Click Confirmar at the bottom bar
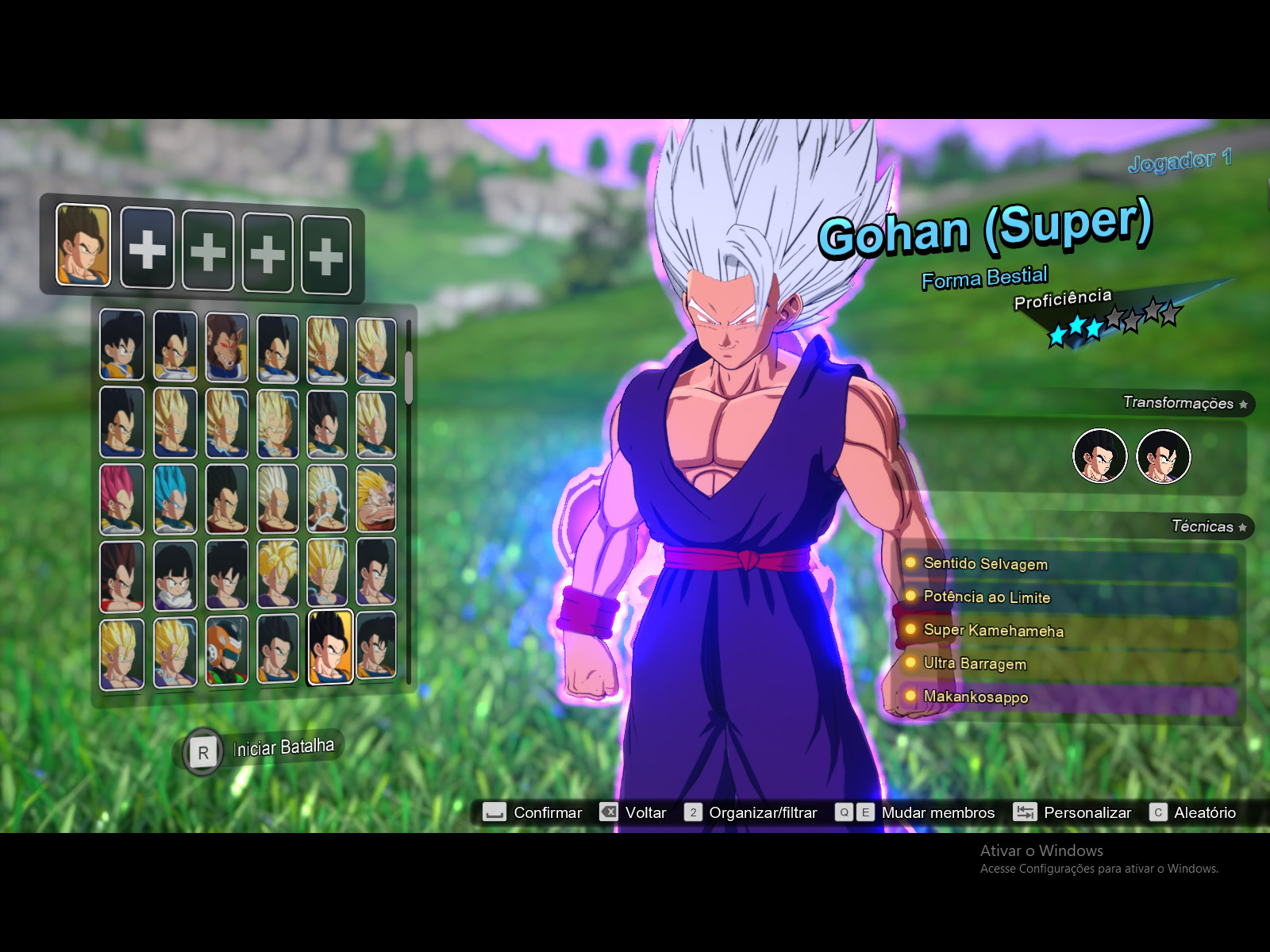 [548, 812]
